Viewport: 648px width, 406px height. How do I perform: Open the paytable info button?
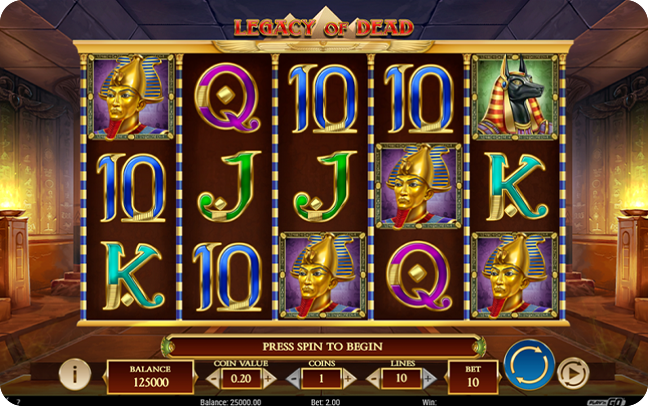[x=75, y=373]
